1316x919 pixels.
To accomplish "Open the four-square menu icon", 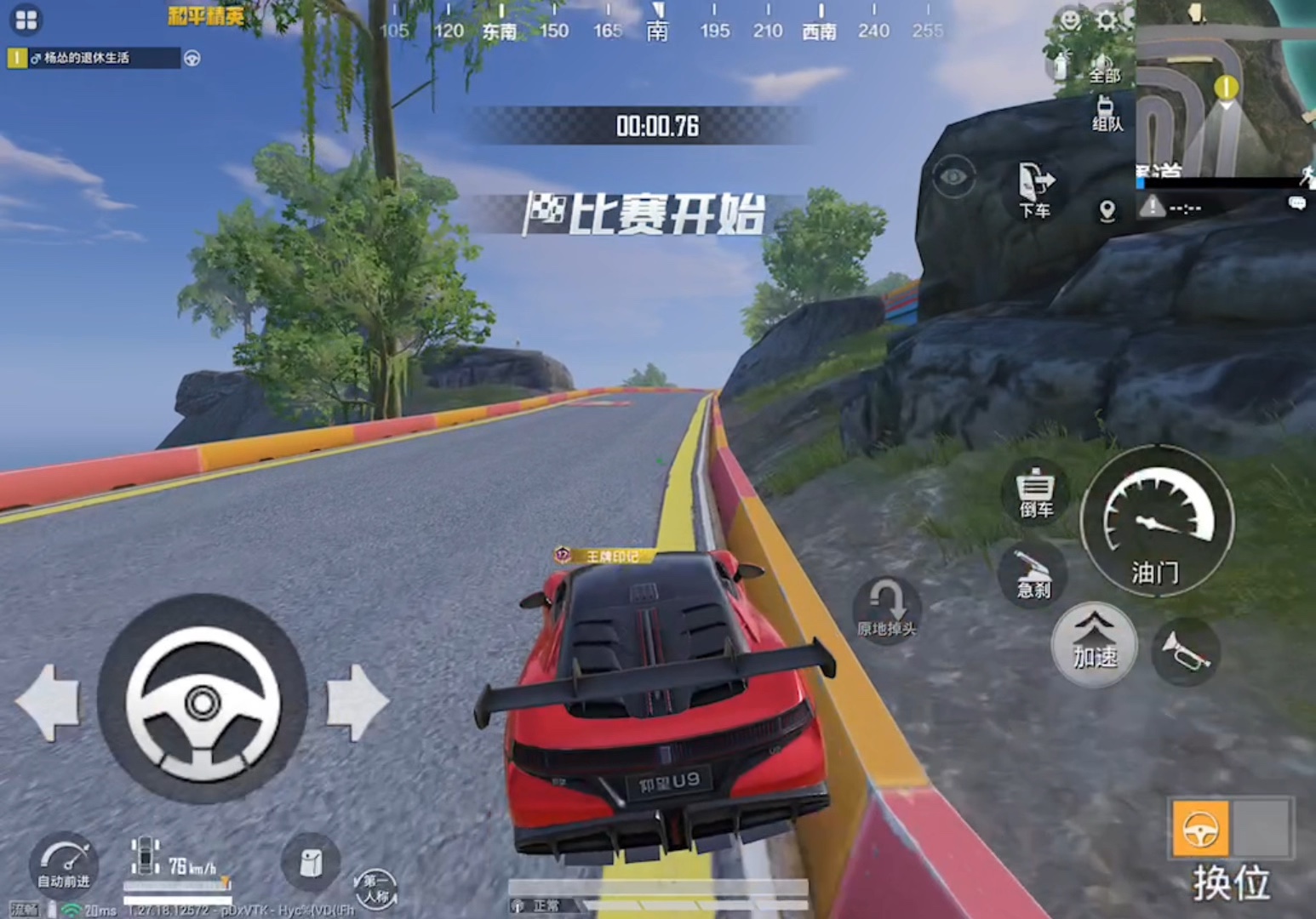I will 26,20.
